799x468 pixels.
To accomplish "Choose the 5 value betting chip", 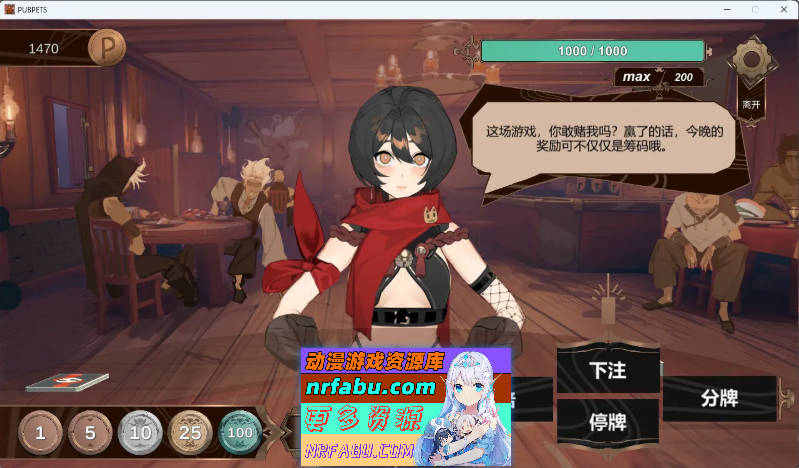I will tap(91, 433).
